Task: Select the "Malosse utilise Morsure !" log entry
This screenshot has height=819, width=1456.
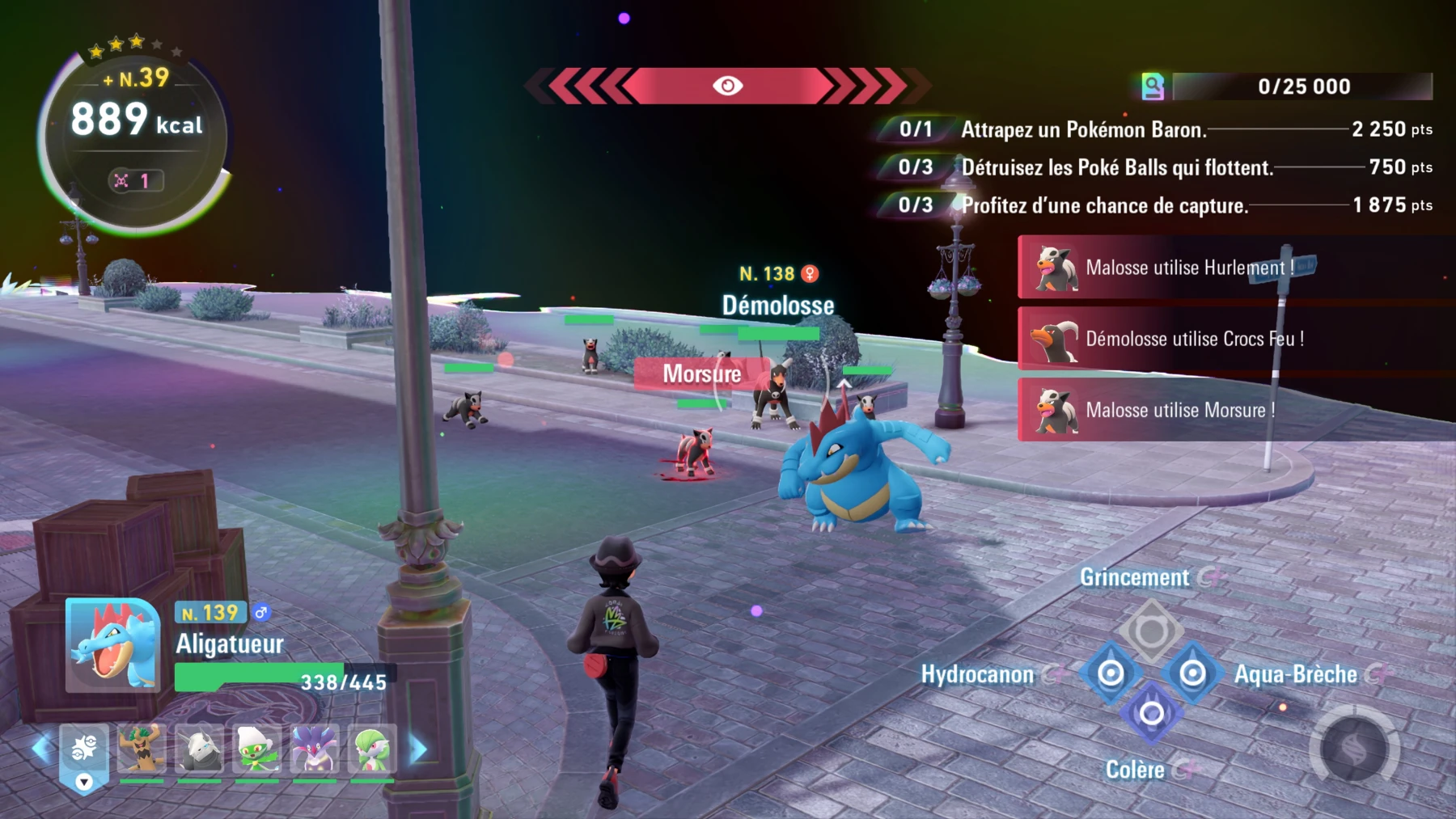Action: (x=1173, y=411)
